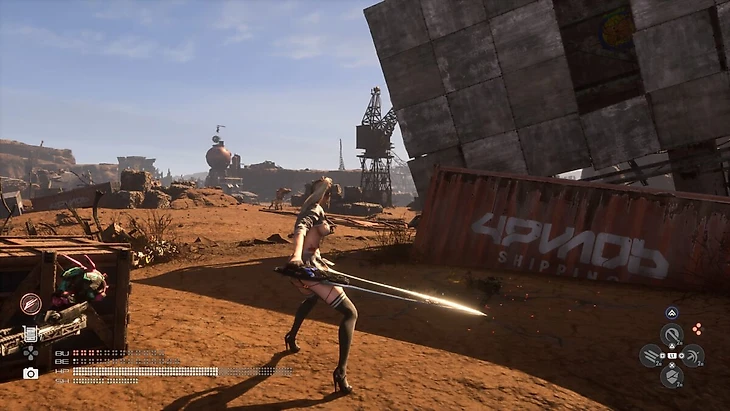Use the top skill in the wheel
The width and height of the screenshot is (730, 411).
coord(672,335)
